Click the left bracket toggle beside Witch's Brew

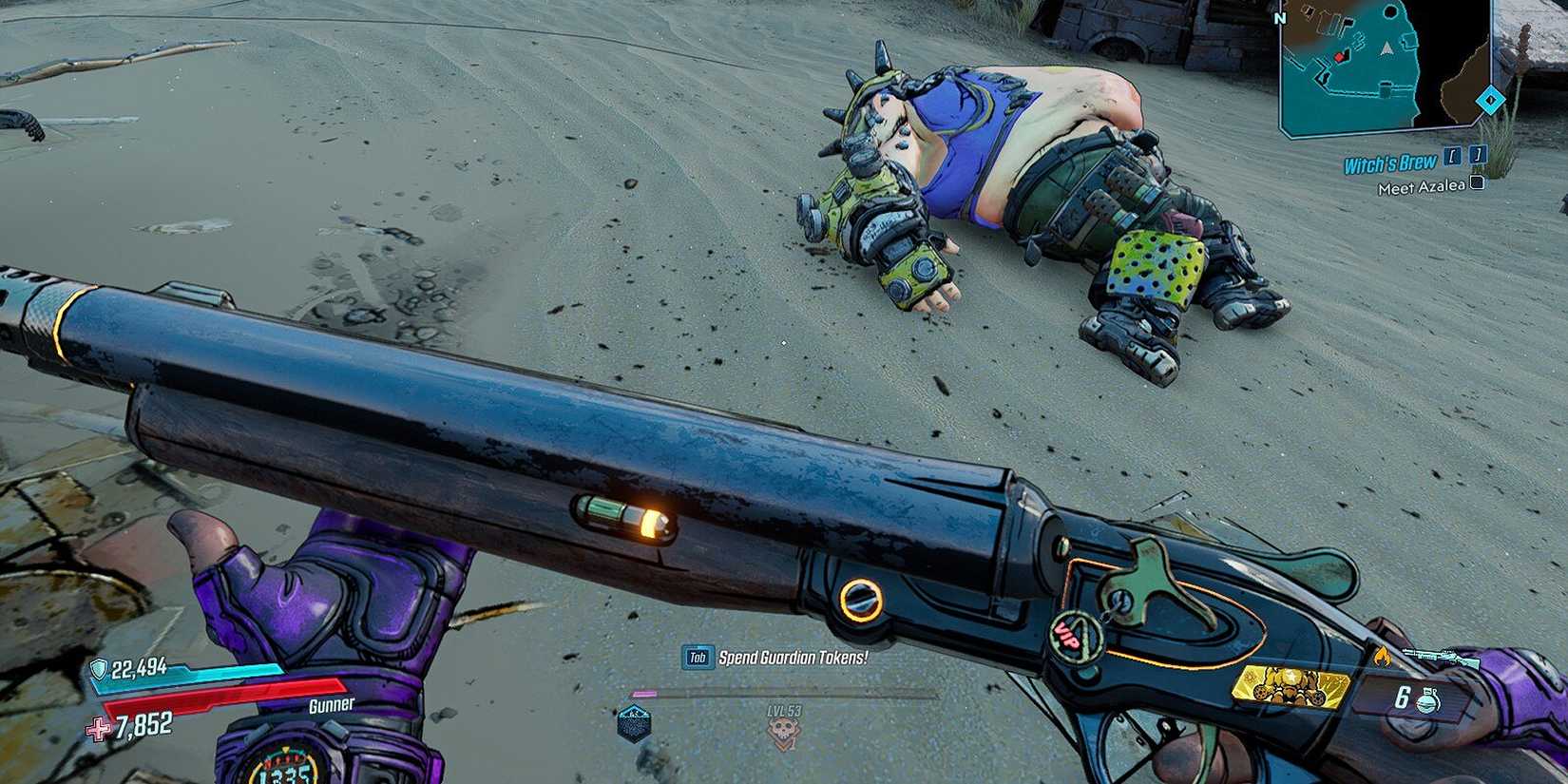pos(1453,157)
